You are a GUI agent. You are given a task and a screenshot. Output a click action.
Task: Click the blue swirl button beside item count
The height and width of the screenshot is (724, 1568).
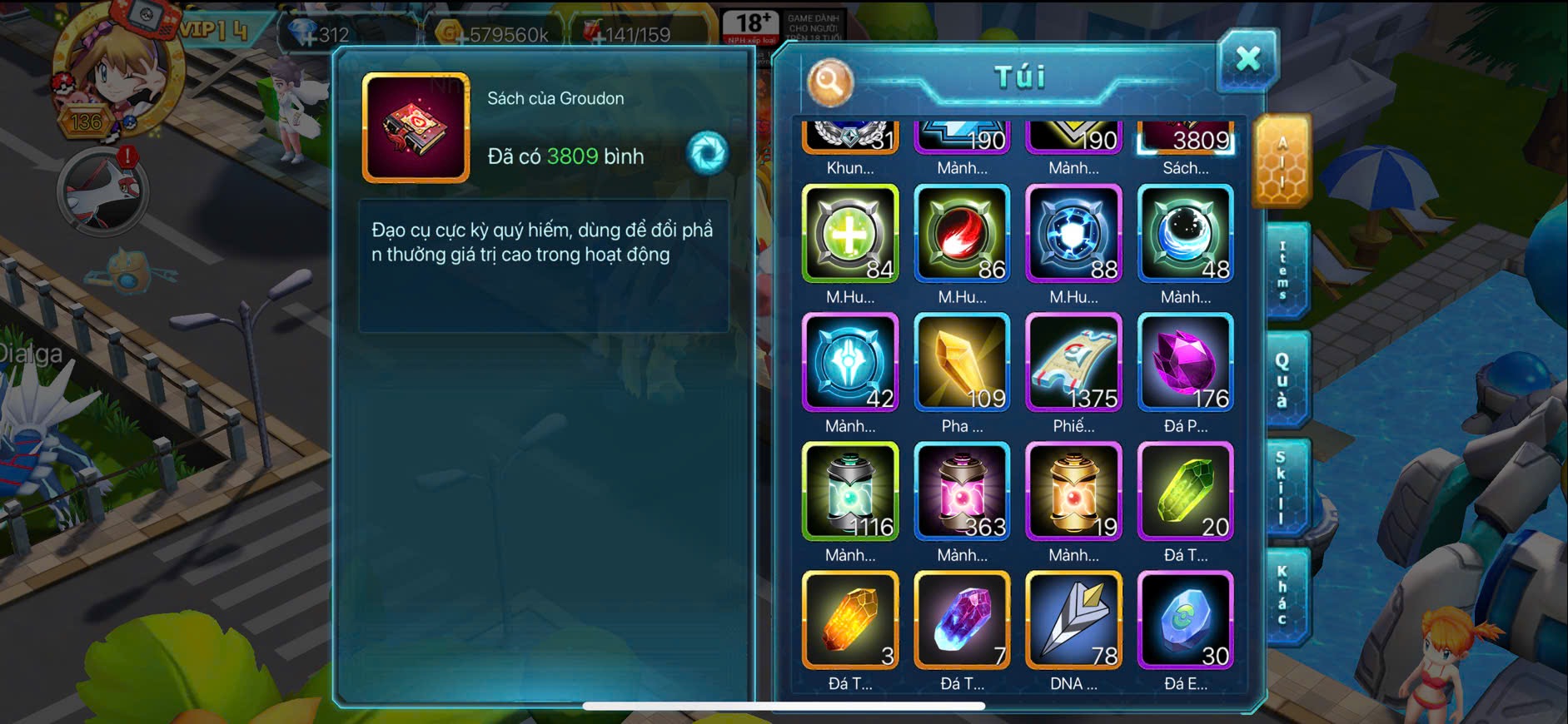pyautogui.click(x=707, y=153)
